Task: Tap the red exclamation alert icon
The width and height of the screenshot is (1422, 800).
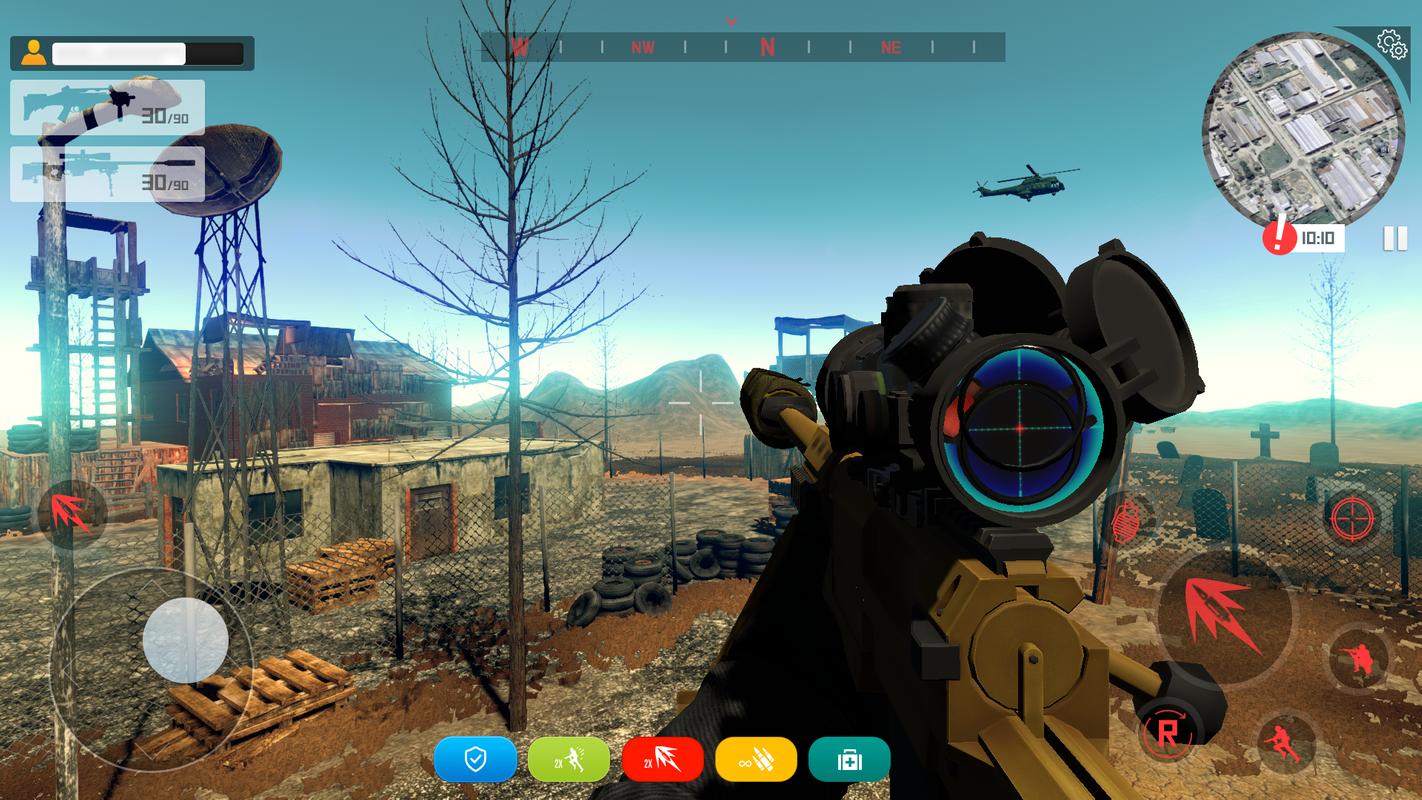Action: tap(1278, 238)
